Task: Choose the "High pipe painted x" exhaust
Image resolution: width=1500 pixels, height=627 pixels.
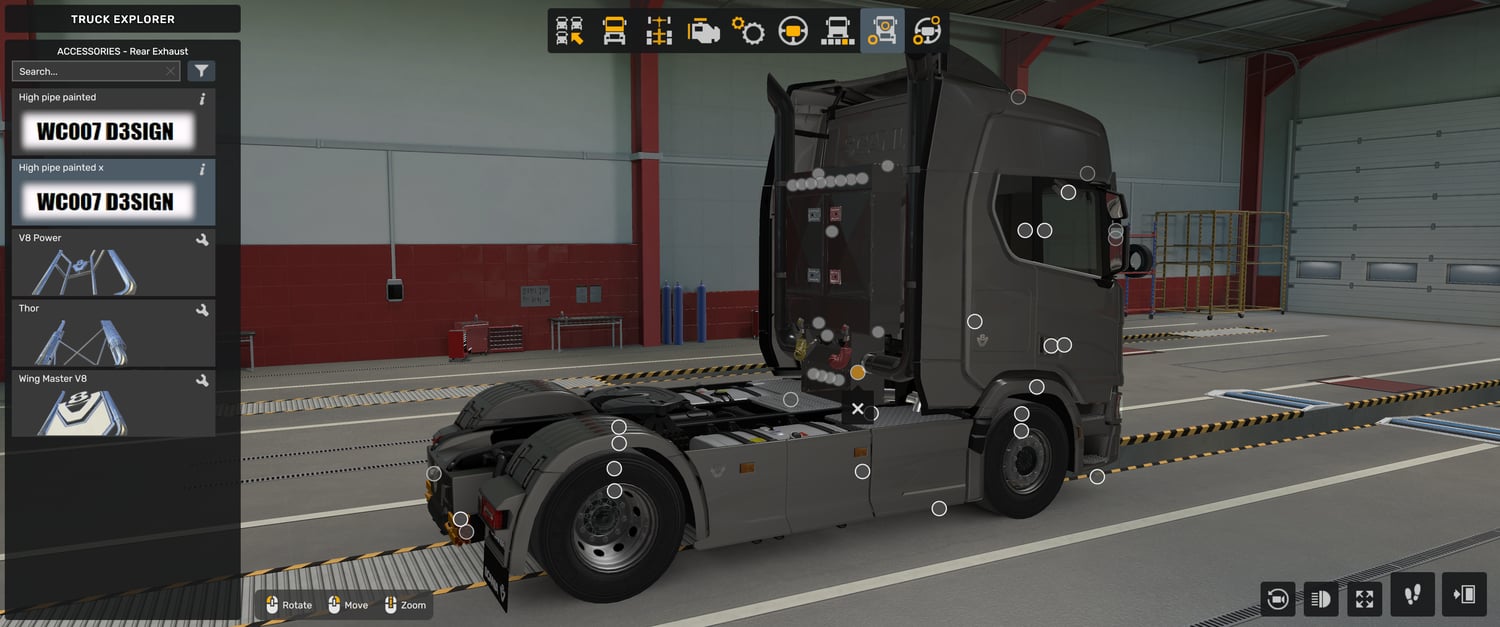Action: 113,193
